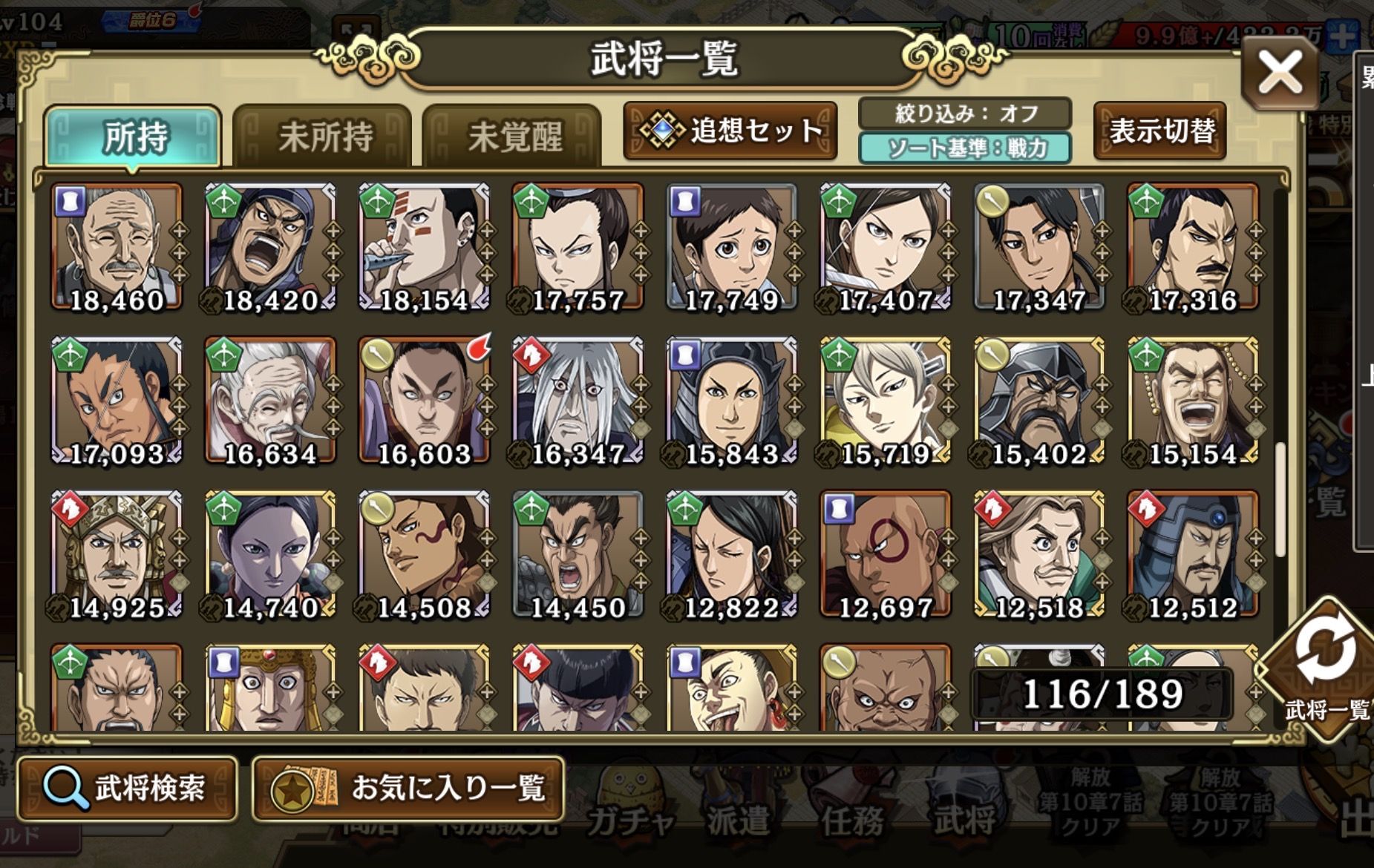Open the 追想セット menu
This screenshot has width=1374, height=868.
click(731, 131)
